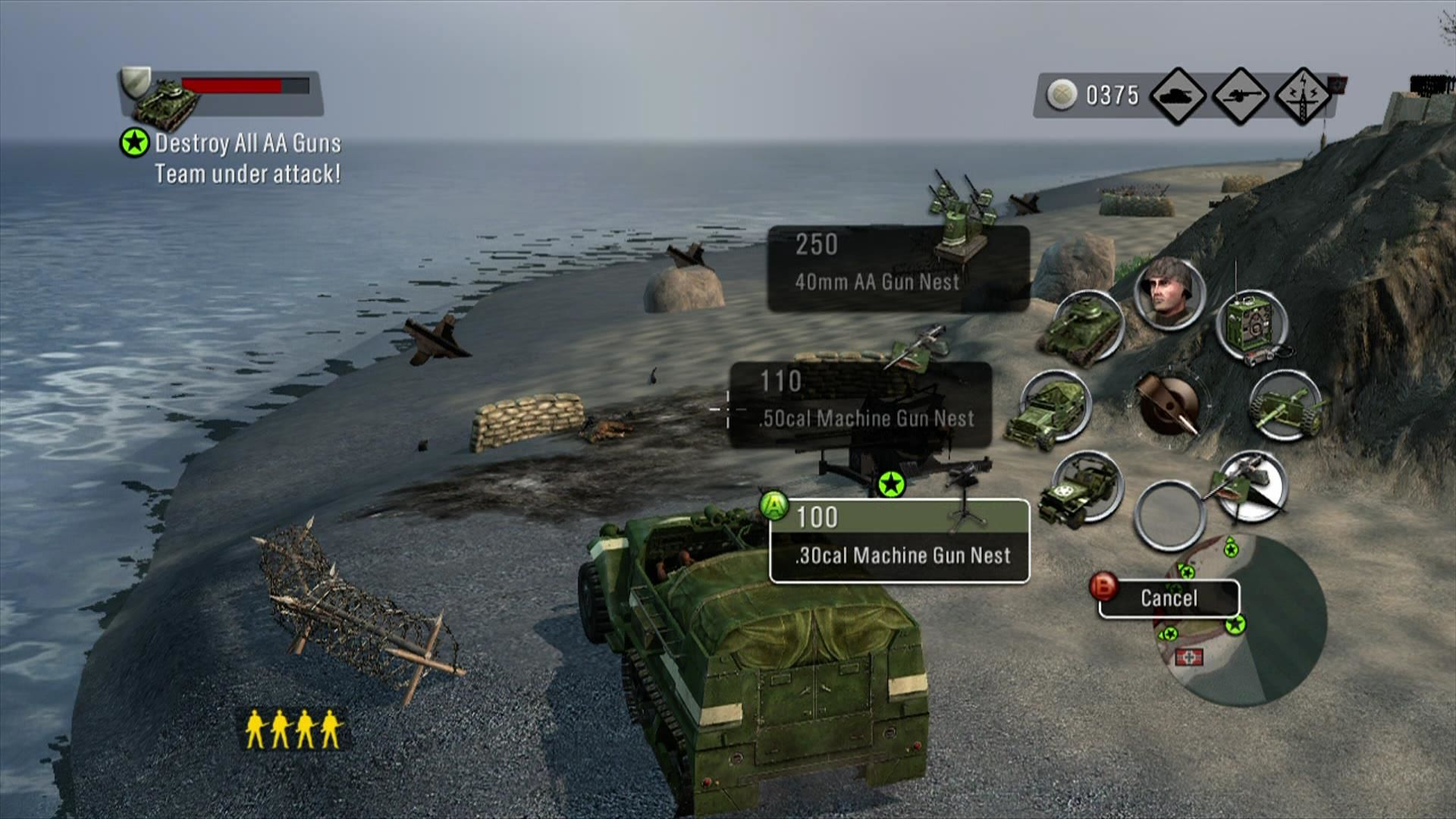Image resolution: width=1456 pixels, height=819 pixels.
Task: Select the highlighted machine gun nest icon
Action: pos(1251,486)
